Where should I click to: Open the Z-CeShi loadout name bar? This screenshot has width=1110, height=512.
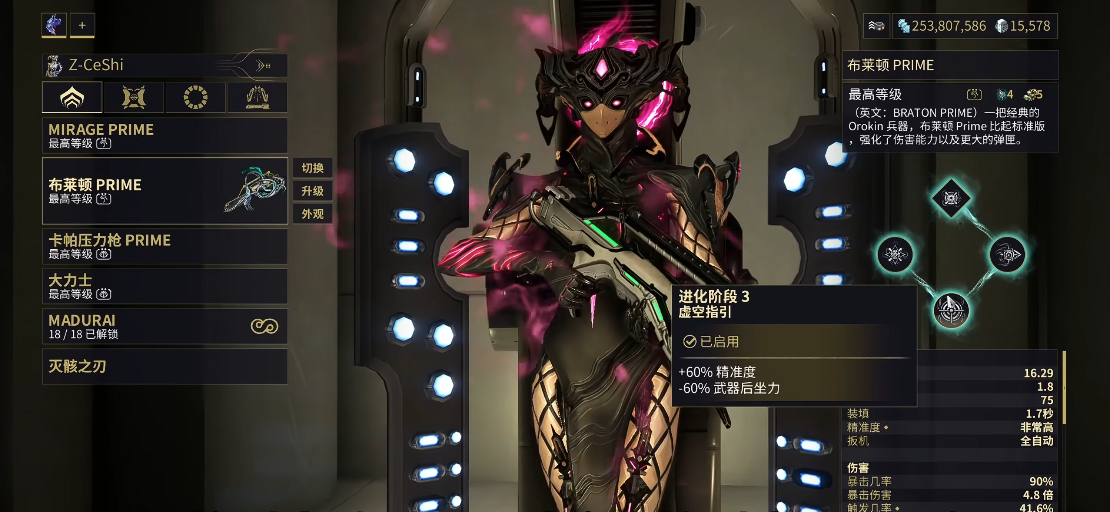(x=165, y=66)
